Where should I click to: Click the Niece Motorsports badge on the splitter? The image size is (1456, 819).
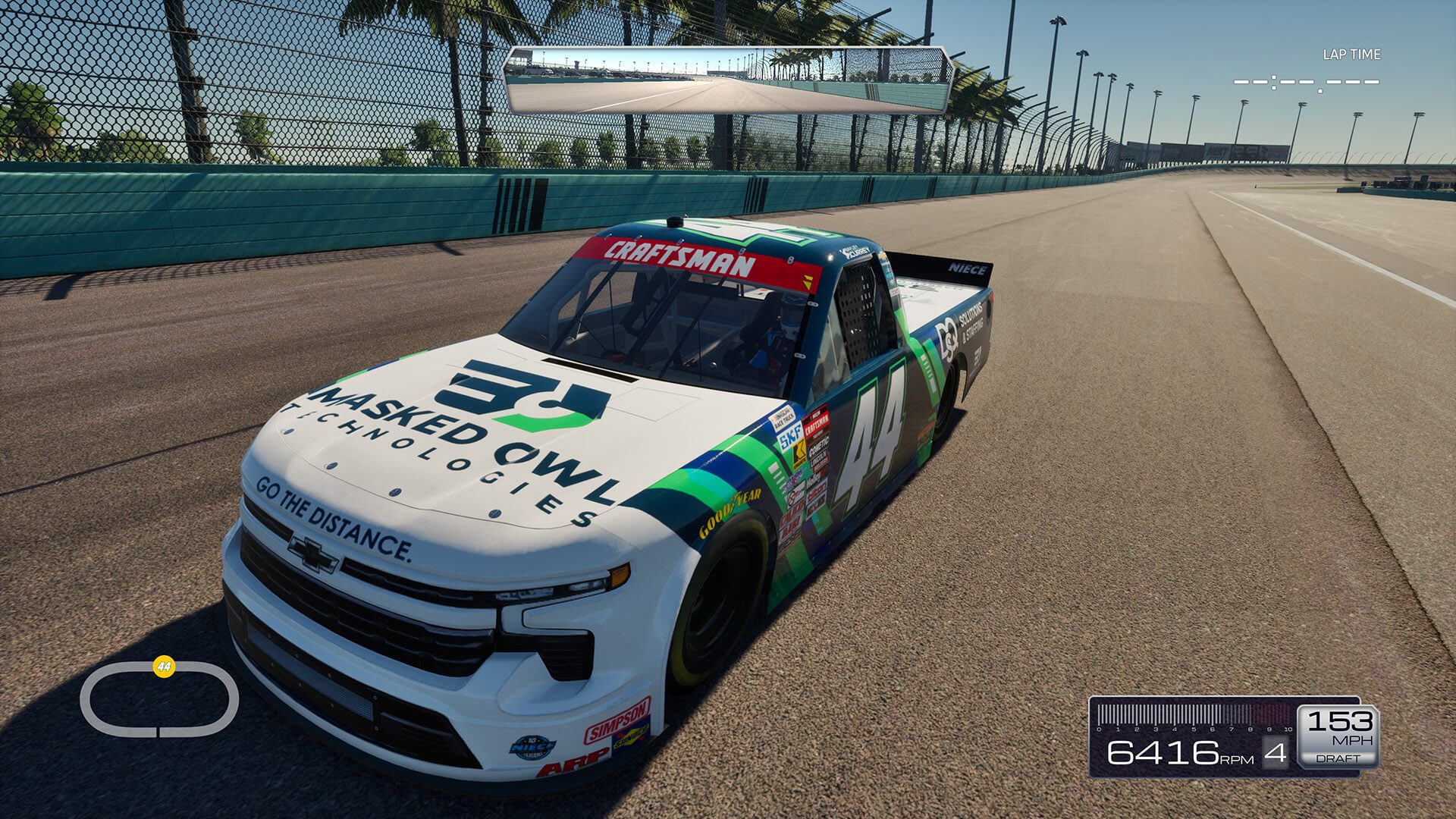tap(532, 747)
